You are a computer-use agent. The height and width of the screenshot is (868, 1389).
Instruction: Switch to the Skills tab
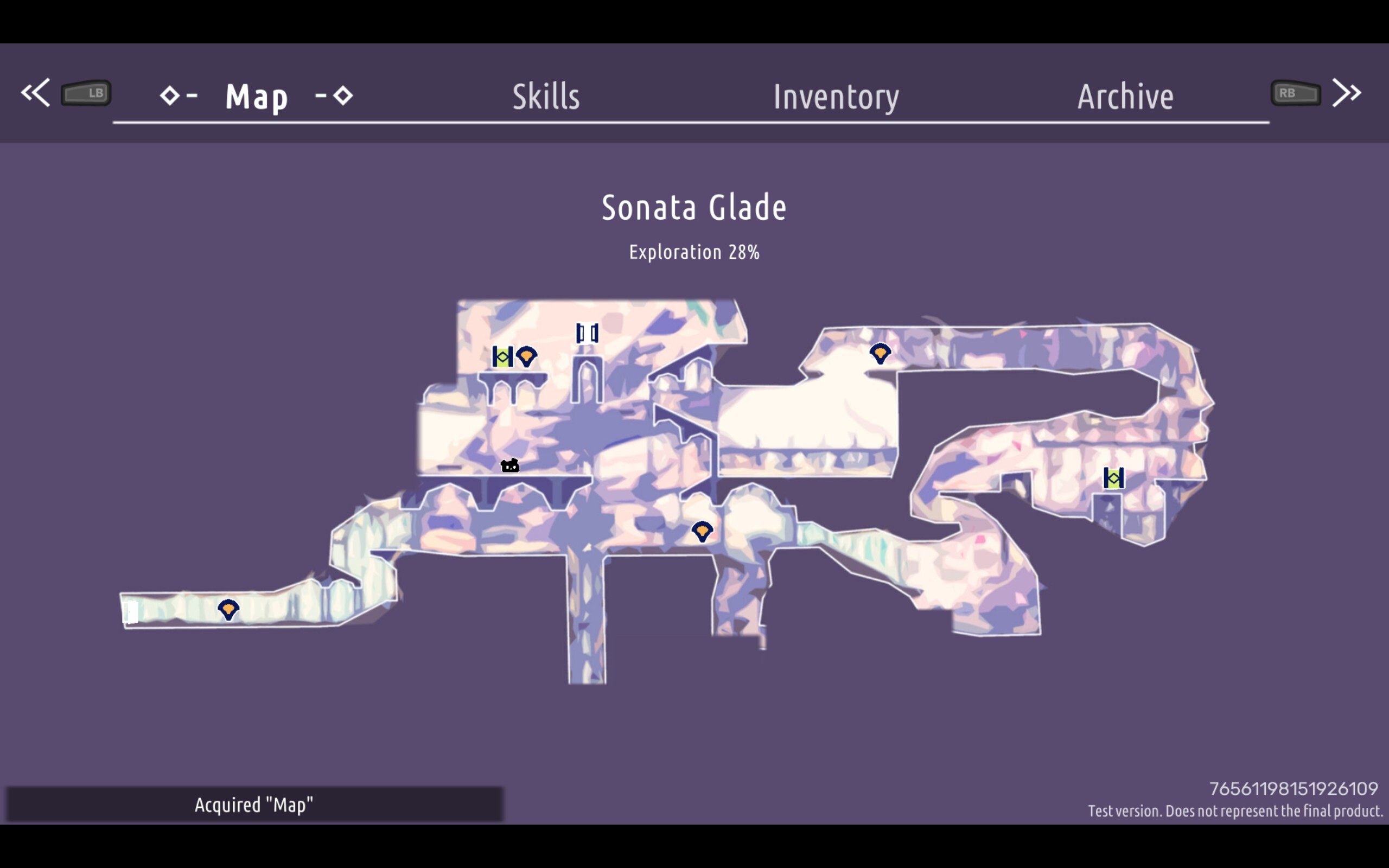[x=546, y=96]
